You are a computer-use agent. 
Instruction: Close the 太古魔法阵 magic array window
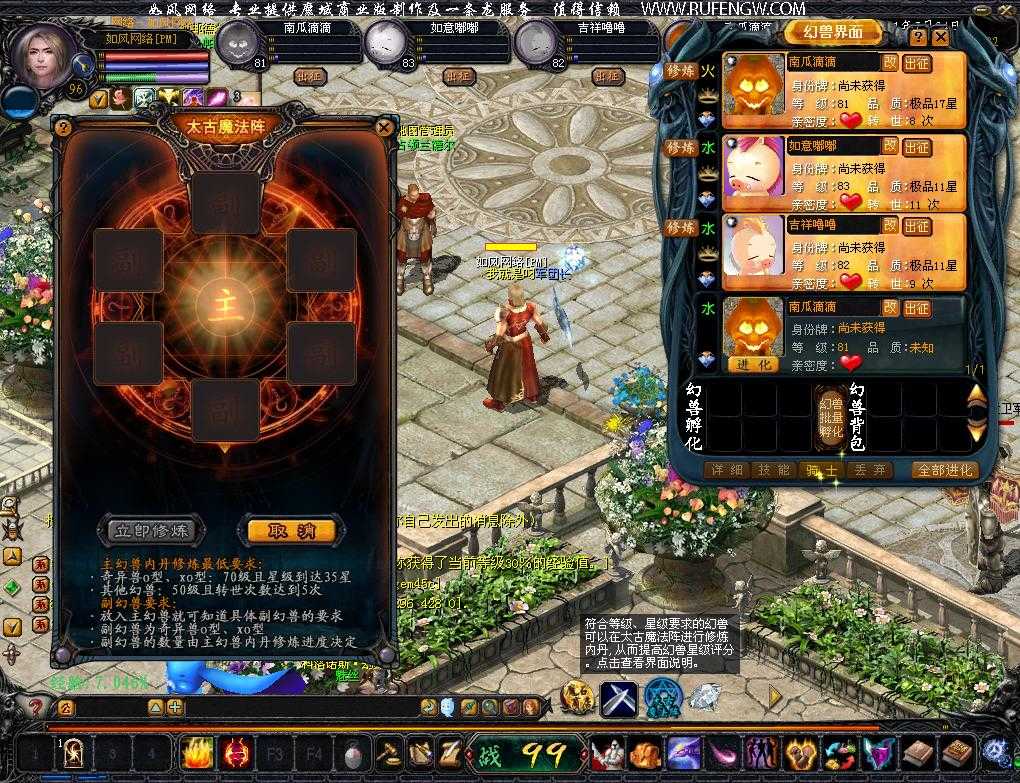[x=384, y=127]
